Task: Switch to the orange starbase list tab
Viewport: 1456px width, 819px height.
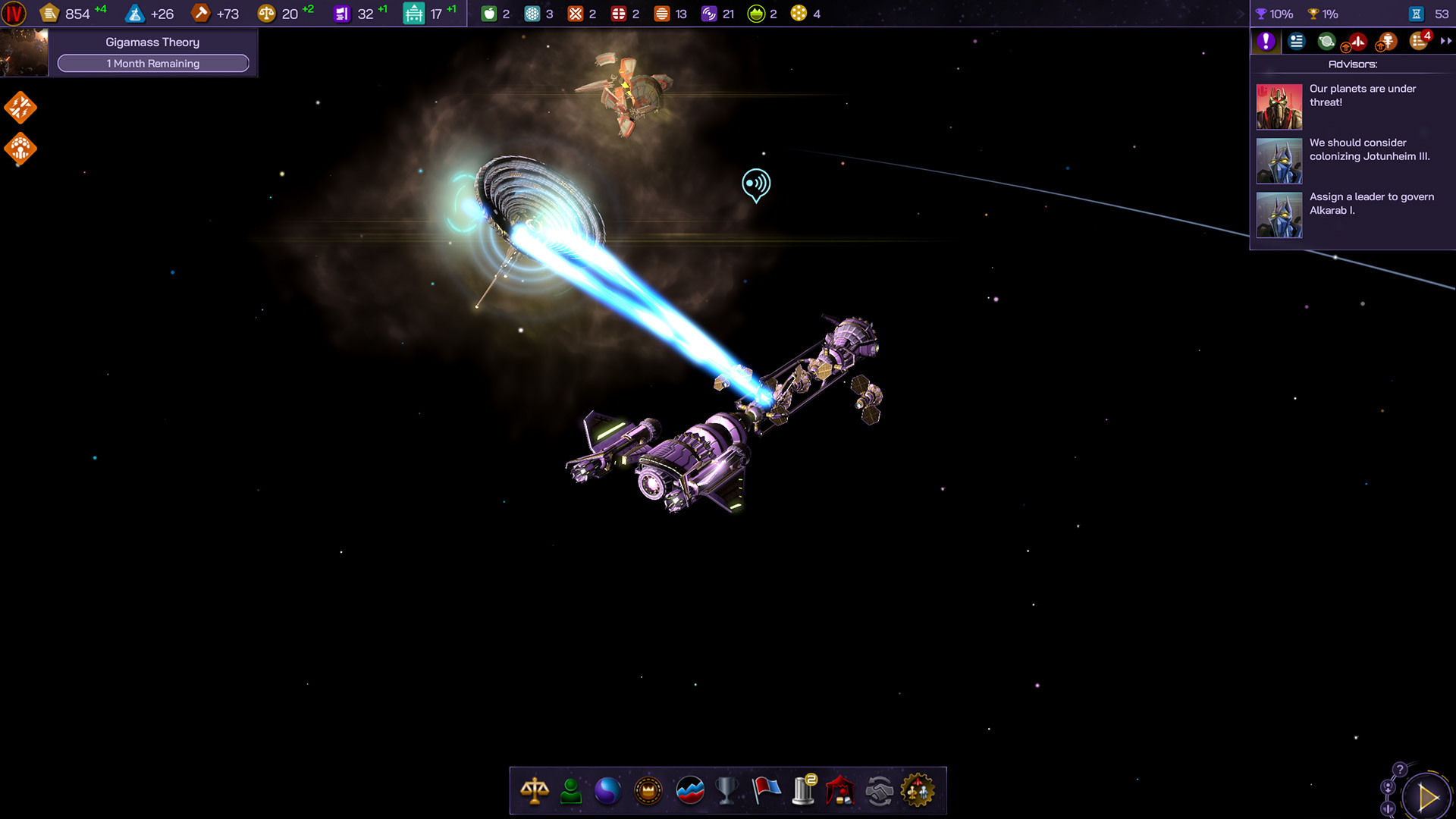Action: click(1387, 42)
